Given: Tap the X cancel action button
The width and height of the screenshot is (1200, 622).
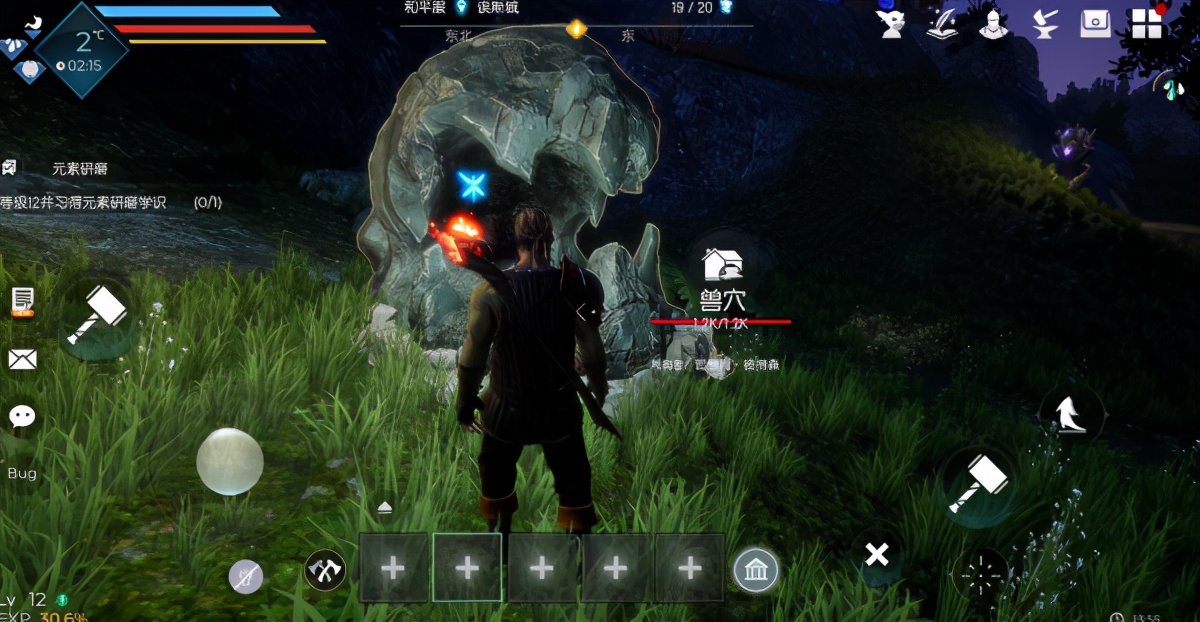Looking at the screenshot, I should (x=877, y=554).
